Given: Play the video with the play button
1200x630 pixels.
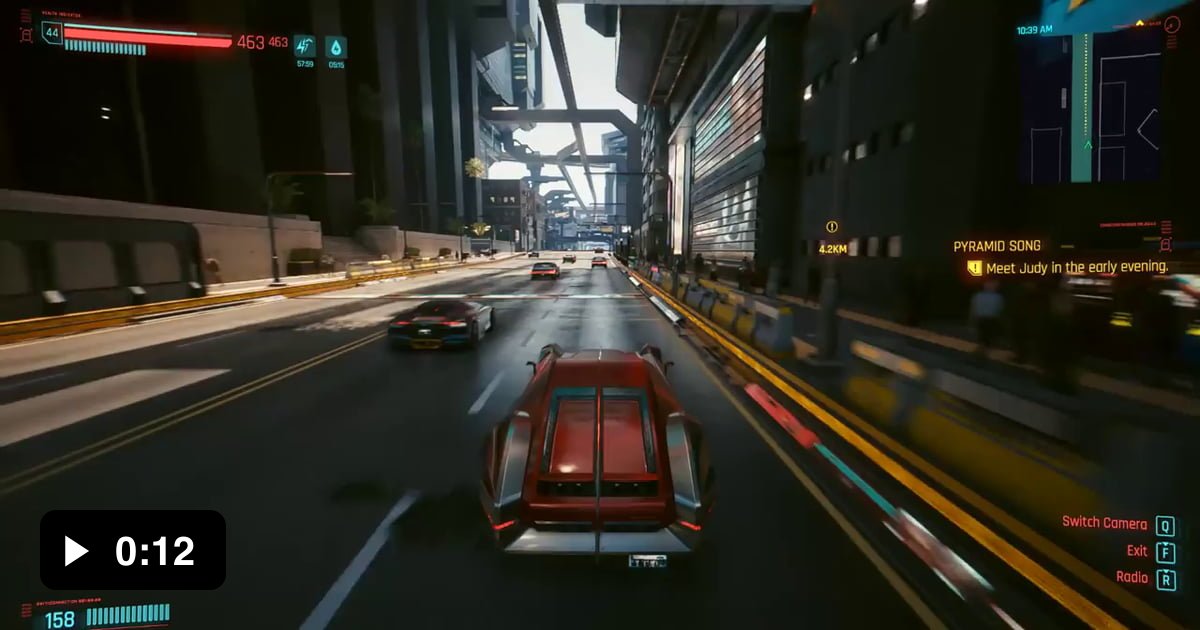Looking at the screenshot, I should coord(76,550).
